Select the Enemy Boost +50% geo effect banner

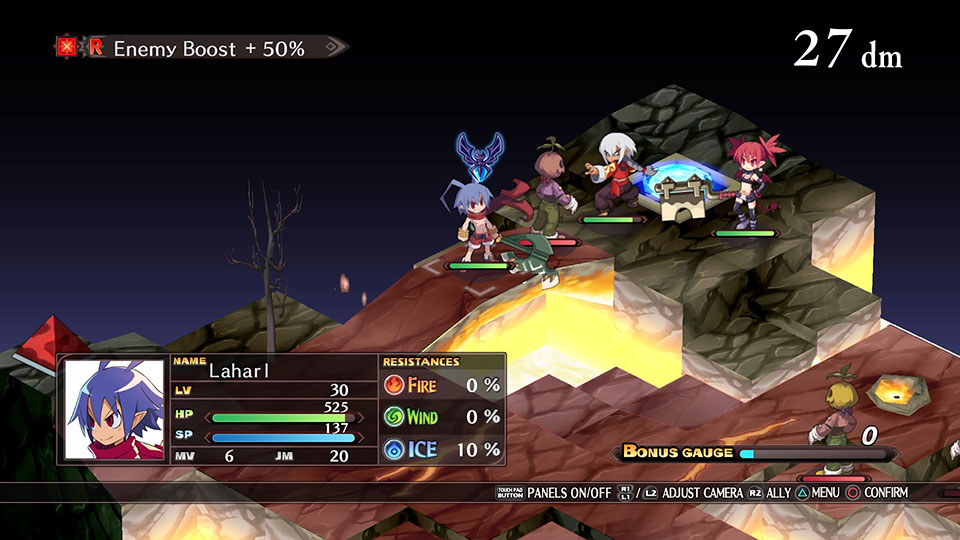point(202,48)
